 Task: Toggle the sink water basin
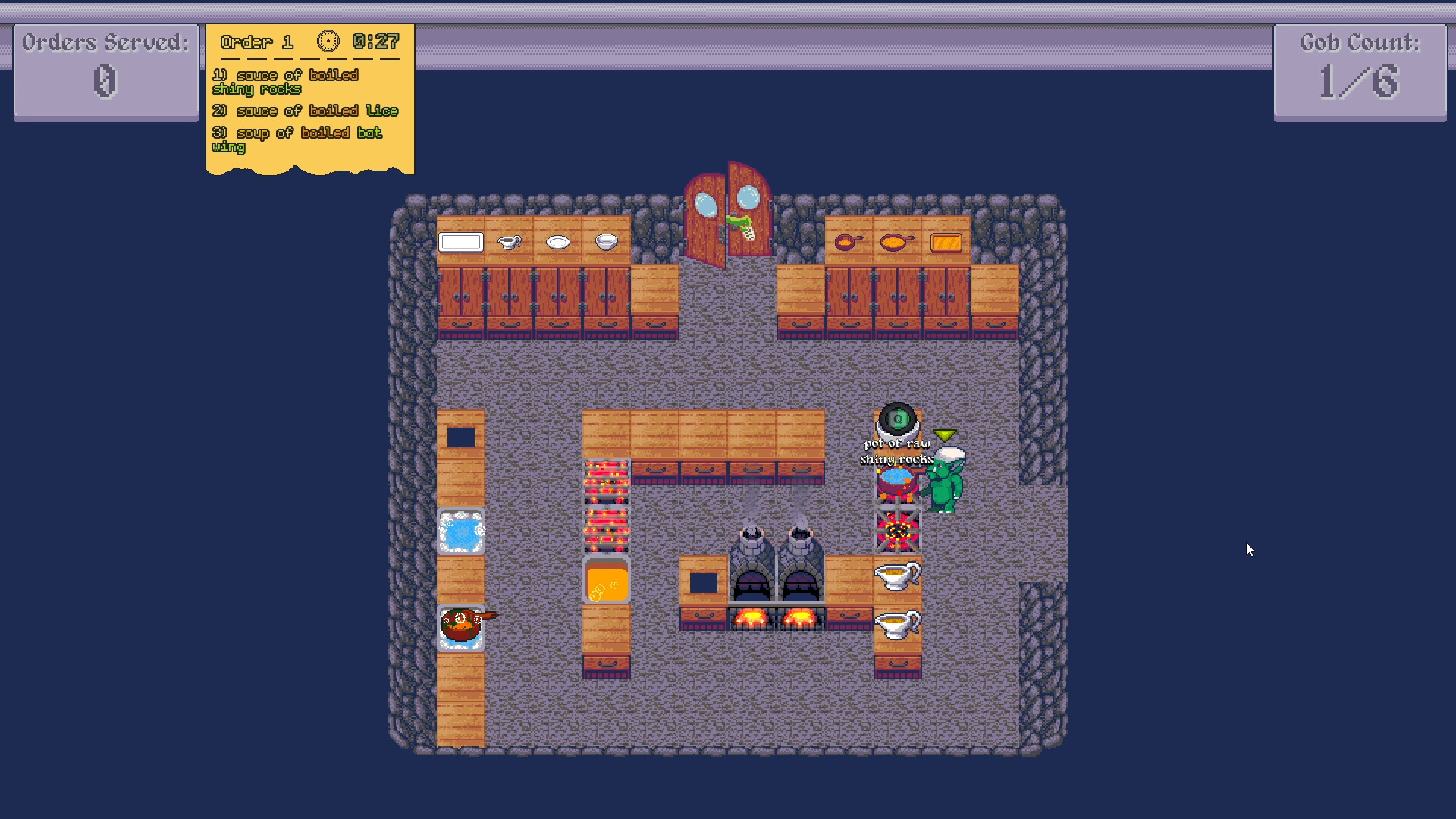(460, 531)
